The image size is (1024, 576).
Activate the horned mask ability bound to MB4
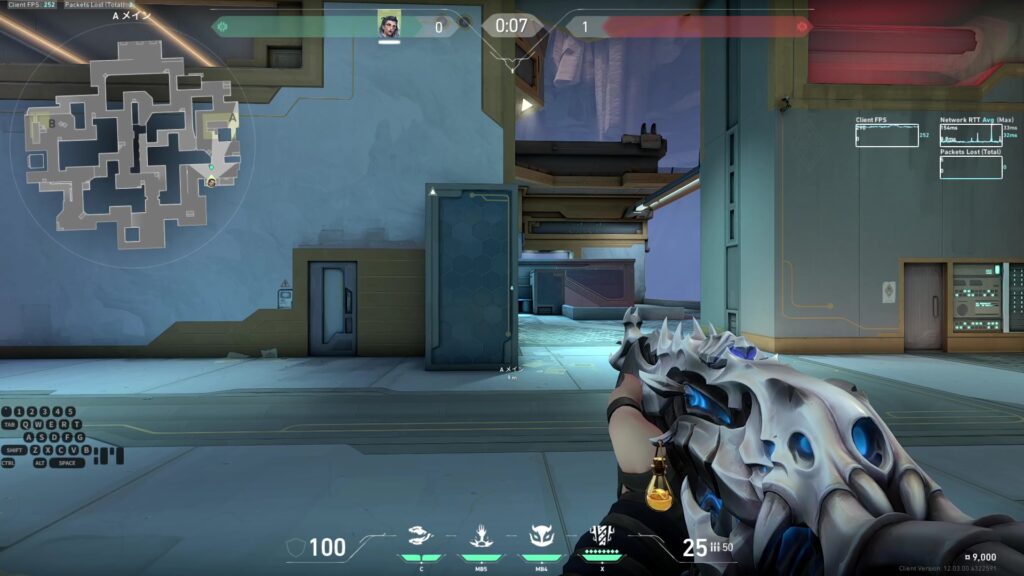541,536
